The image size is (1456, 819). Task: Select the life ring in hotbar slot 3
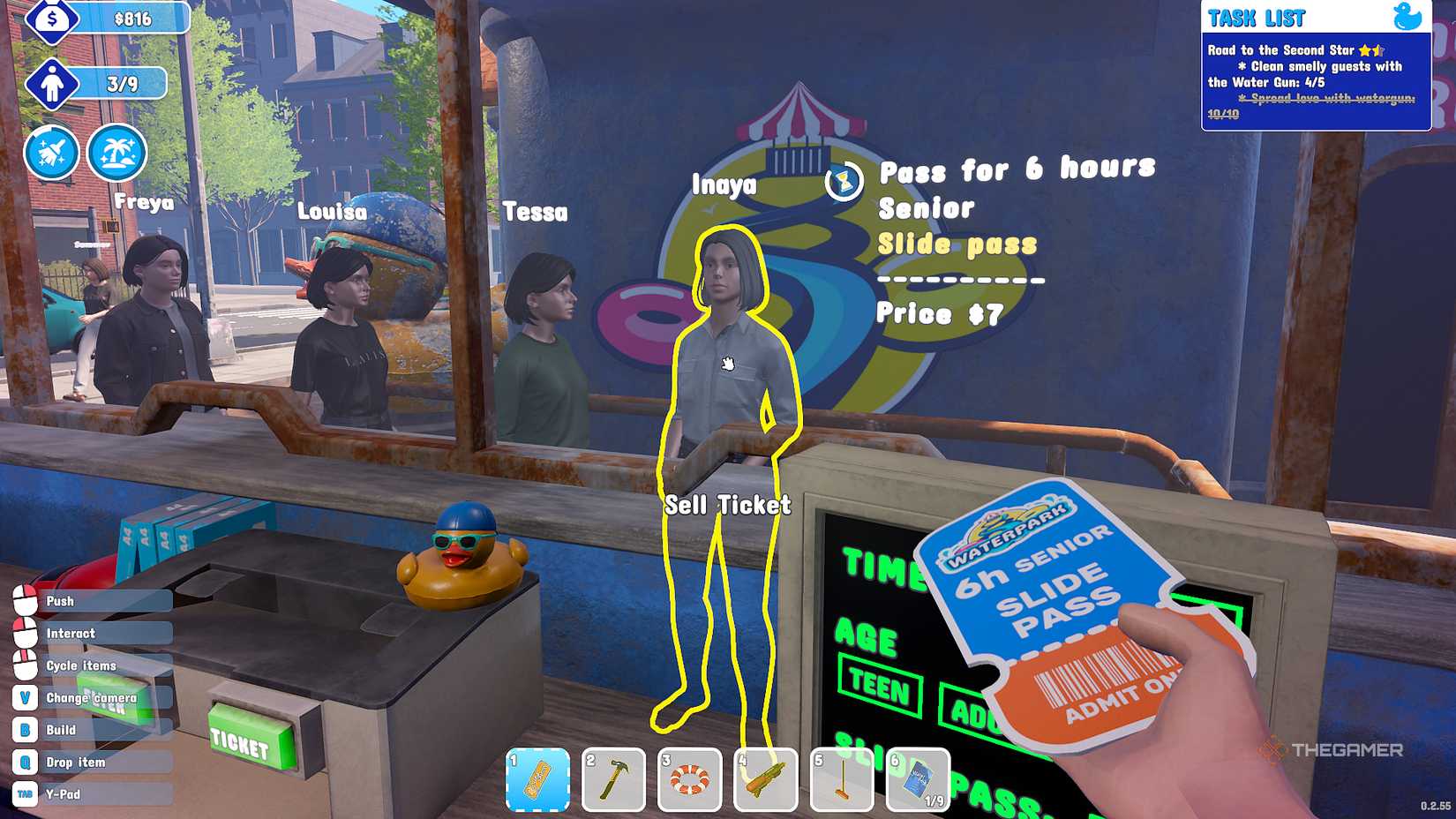(692, 780)
